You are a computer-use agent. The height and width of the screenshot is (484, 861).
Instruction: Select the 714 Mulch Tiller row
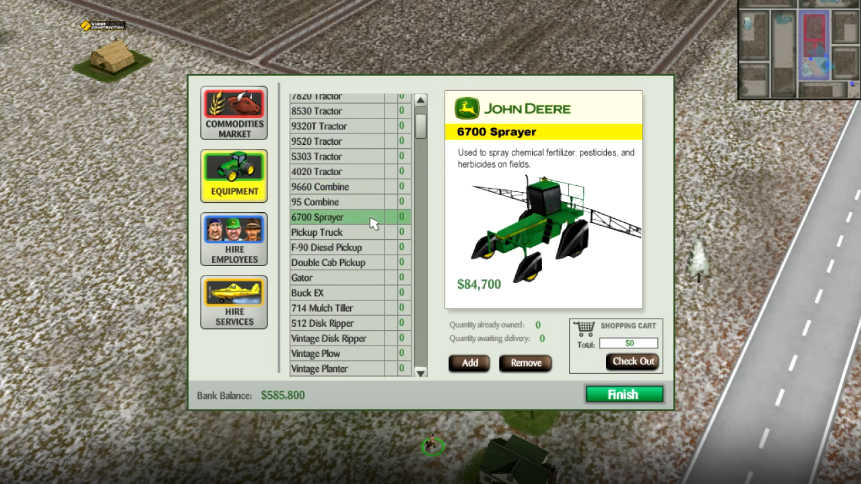click(337, 308)
